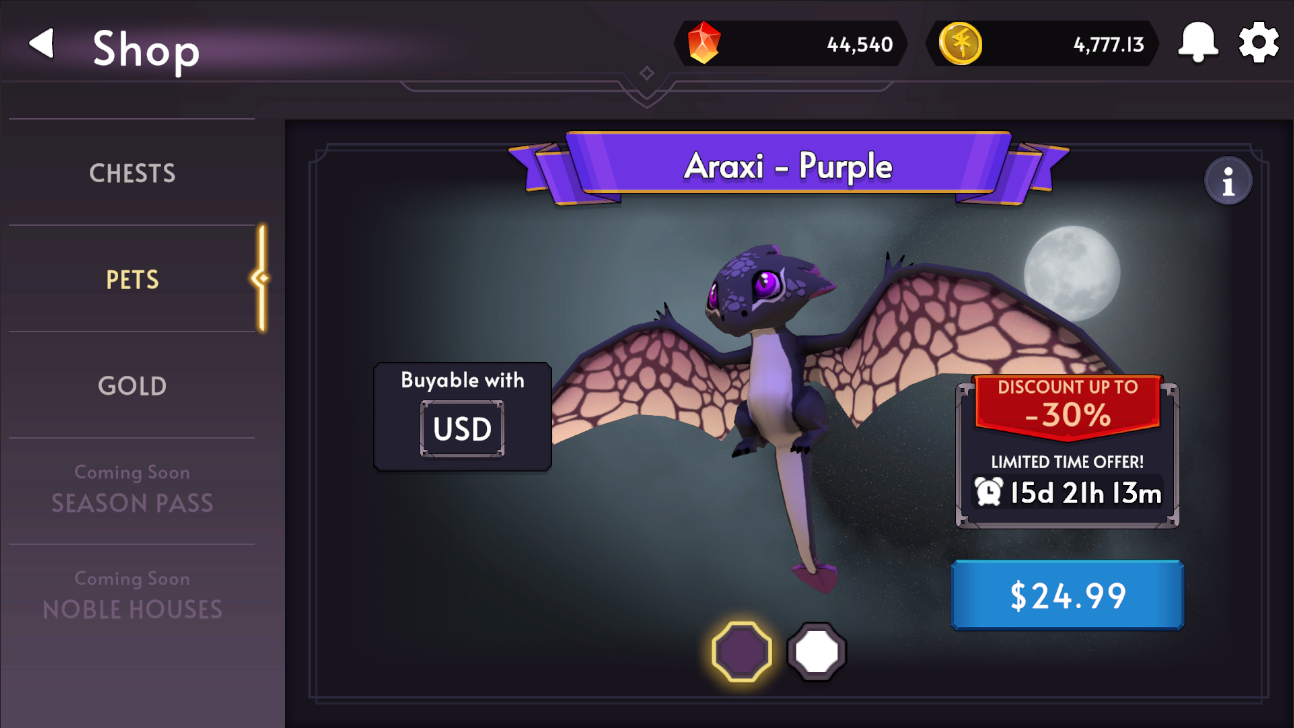1294x728 pixels.
Task: Open settings with the gear icon
Action: pos(1258,42)
